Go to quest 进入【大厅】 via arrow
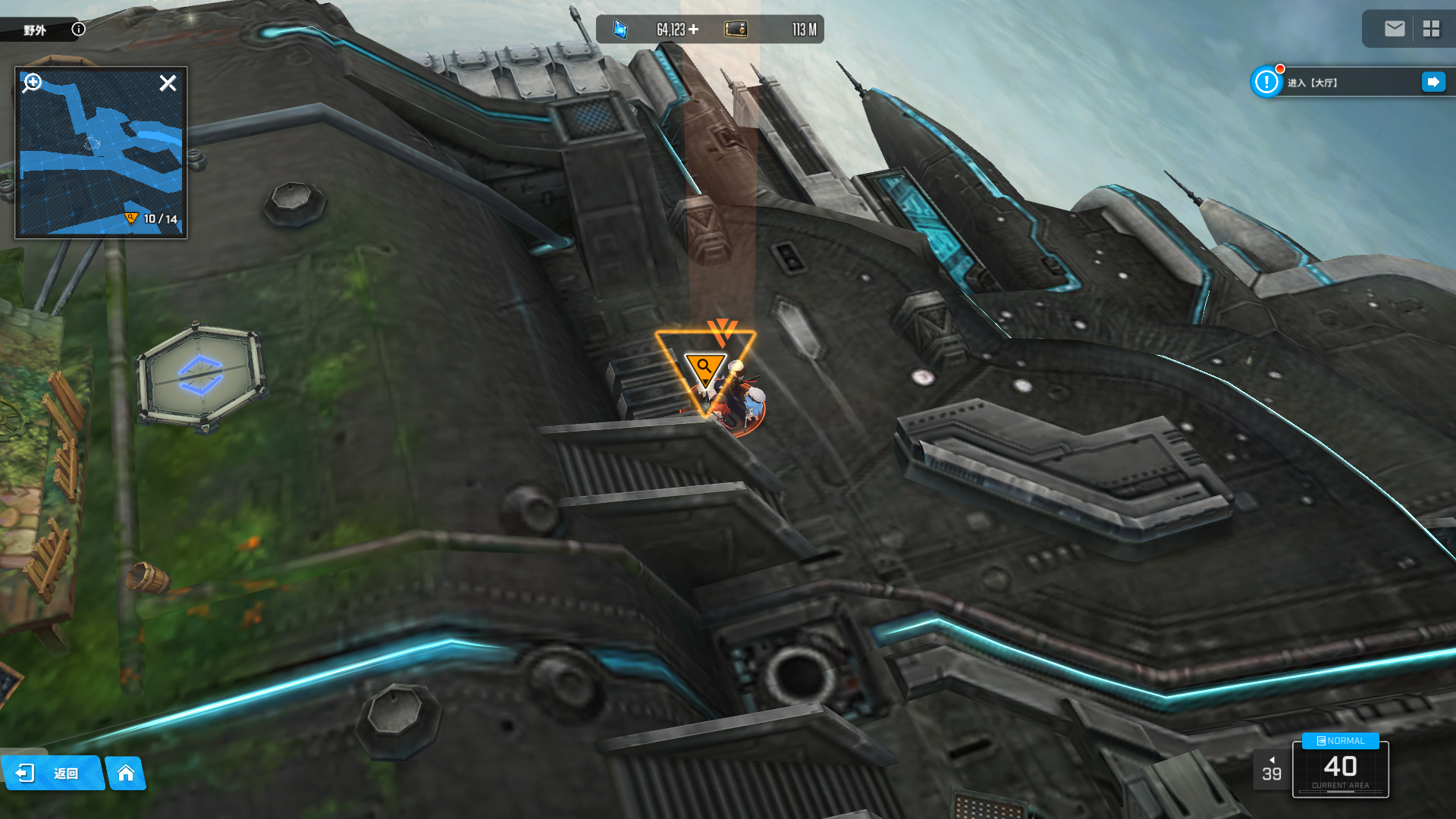1456x819 pixels. pyautogui.click(x=1433, y=82)
